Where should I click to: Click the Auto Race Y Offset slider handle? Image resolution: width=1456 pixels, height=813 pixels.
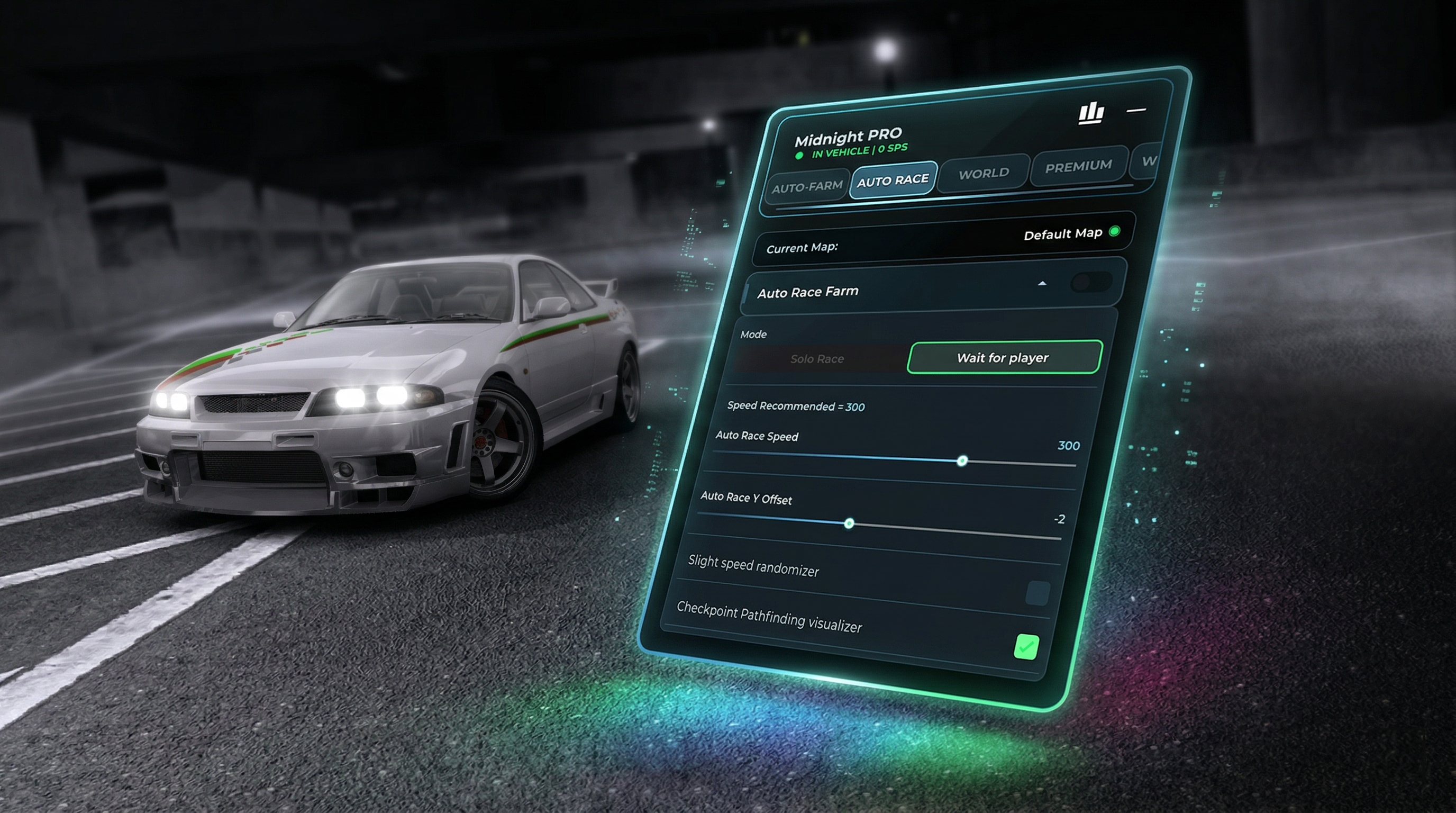(x=849, y=524)
